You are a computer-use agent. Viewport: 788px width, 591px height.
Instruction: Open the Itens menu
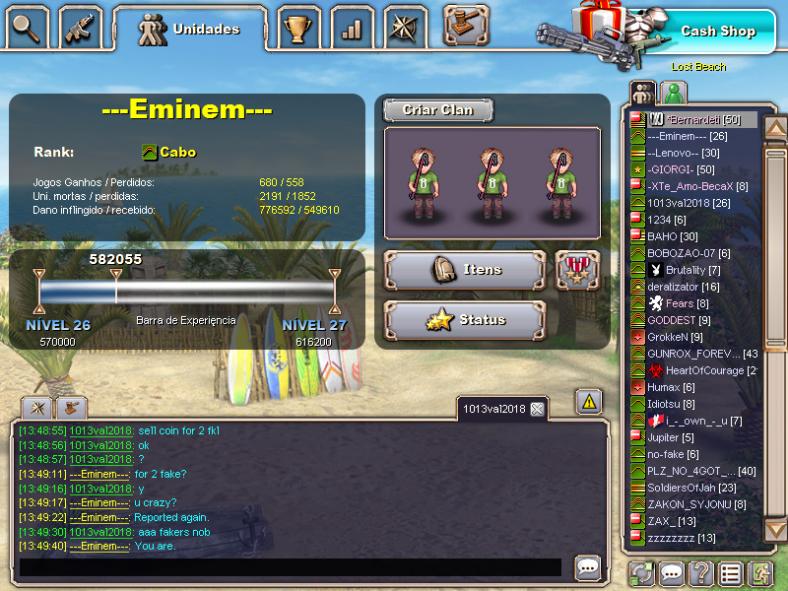tap(465, 270)
